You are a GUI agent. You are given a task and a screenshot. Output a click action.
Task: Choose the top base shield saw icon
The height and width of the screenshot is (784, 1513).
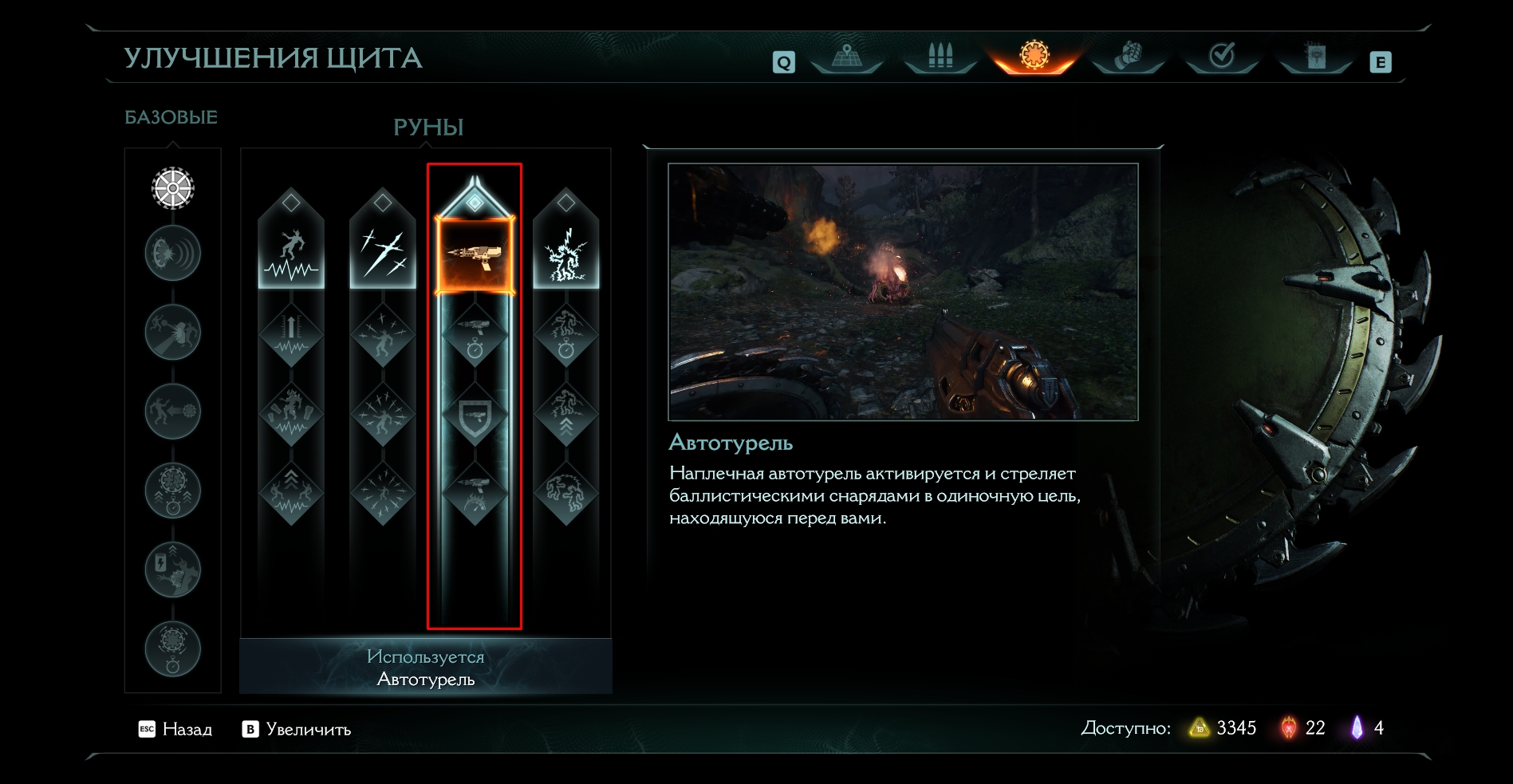tap(173, 188)
